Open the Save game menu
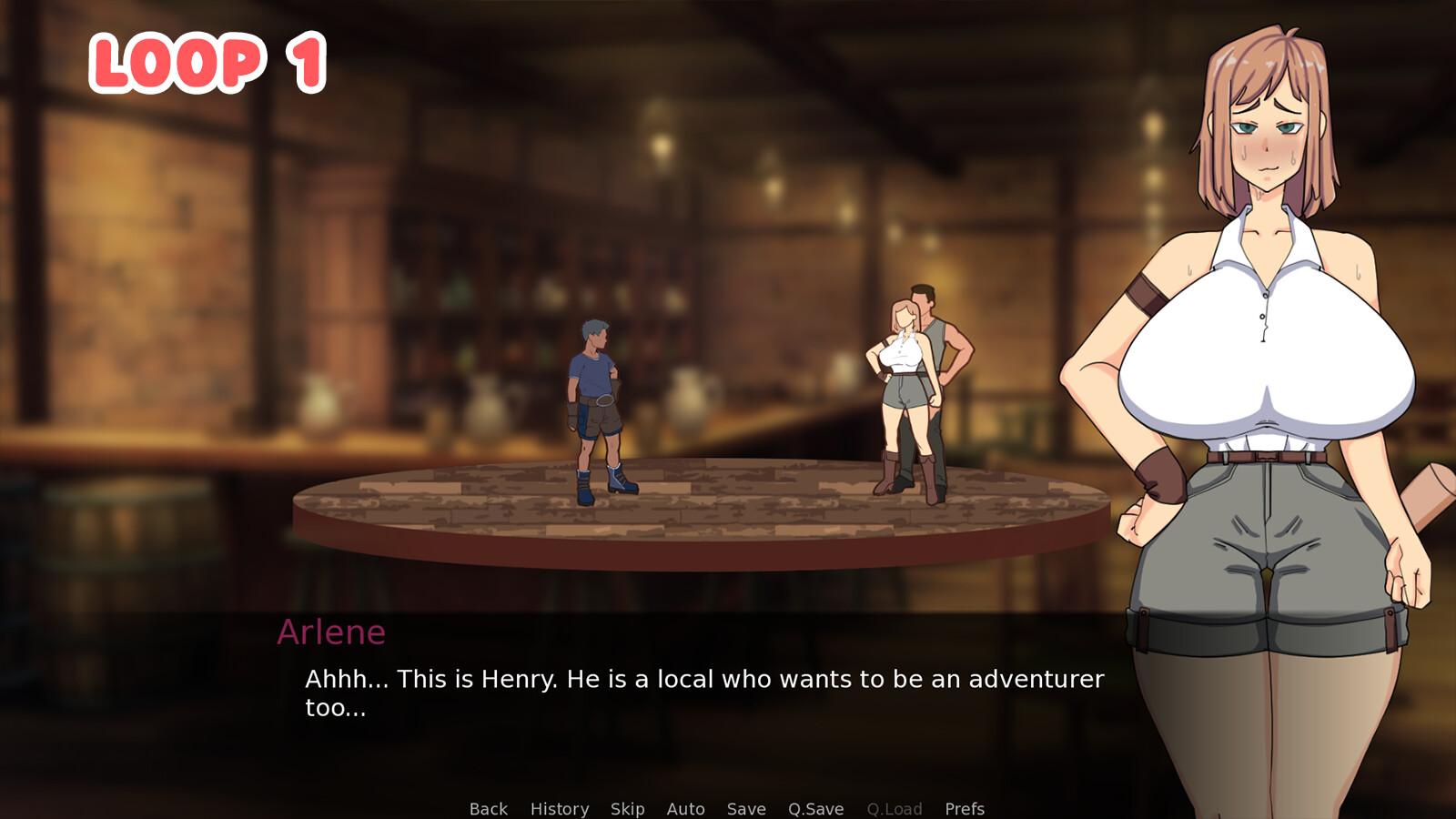The width and height of the screenshot is (1456, 819). coord(745,808)
